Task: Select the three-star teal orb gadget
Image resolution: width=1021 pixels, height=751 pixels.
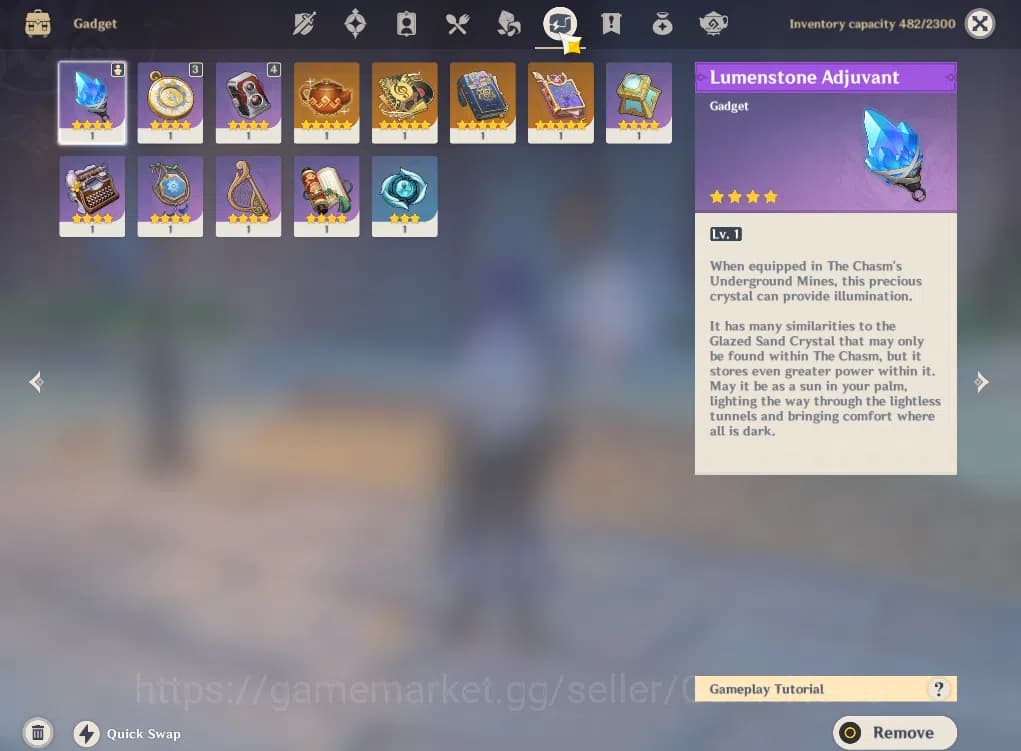Action: [x=404, y=195]
